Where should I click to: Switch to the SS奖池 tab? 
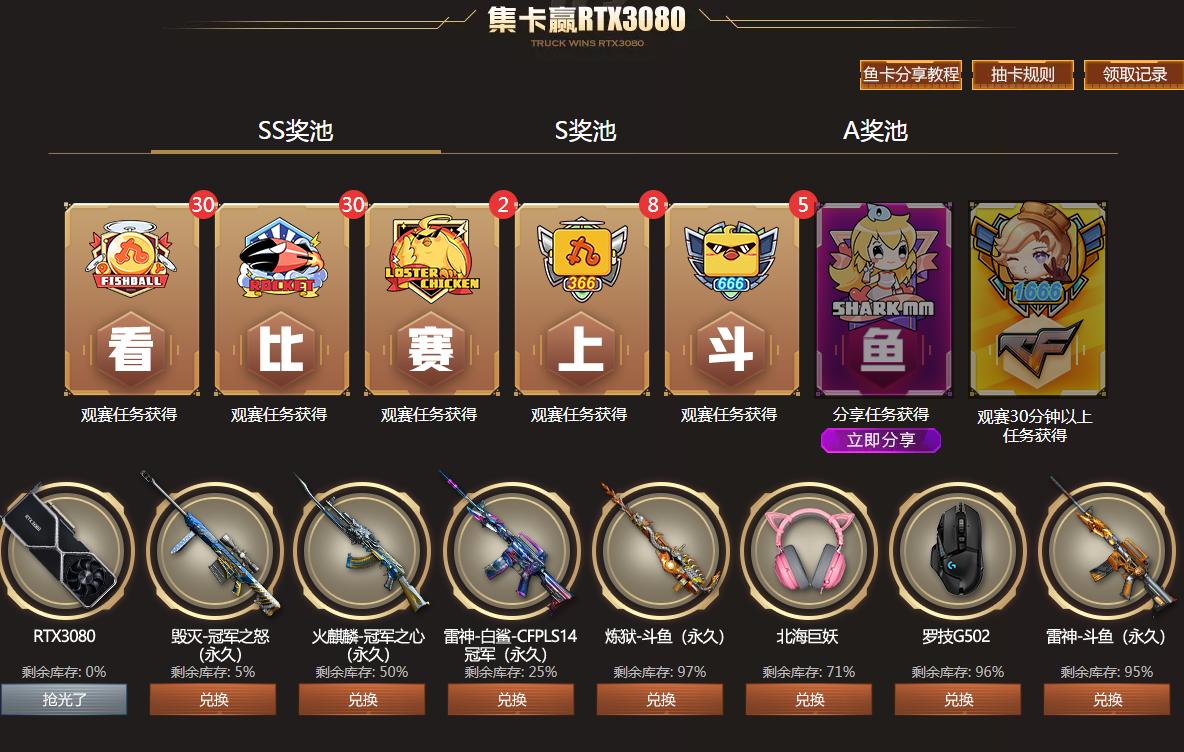tap(295, 131)
